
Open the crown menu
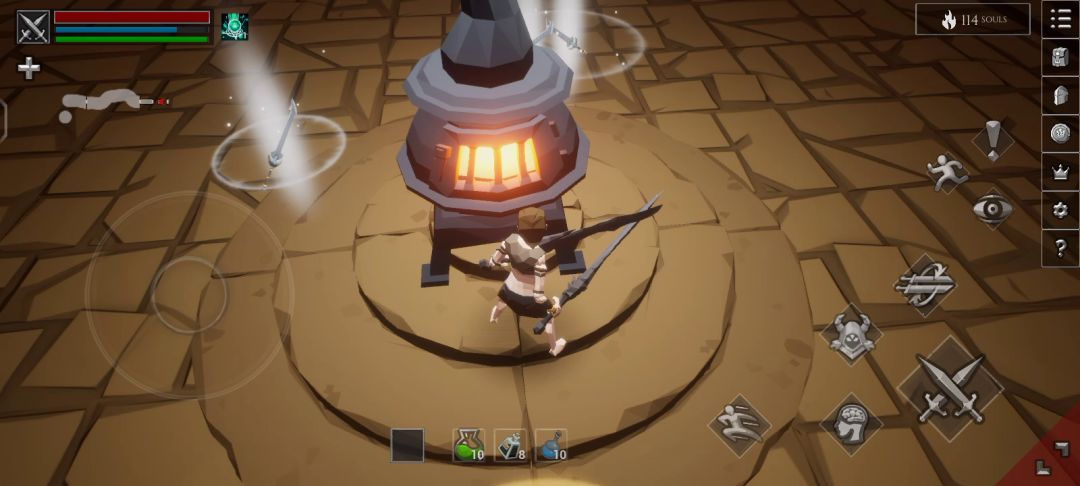tap(1060, 171)
